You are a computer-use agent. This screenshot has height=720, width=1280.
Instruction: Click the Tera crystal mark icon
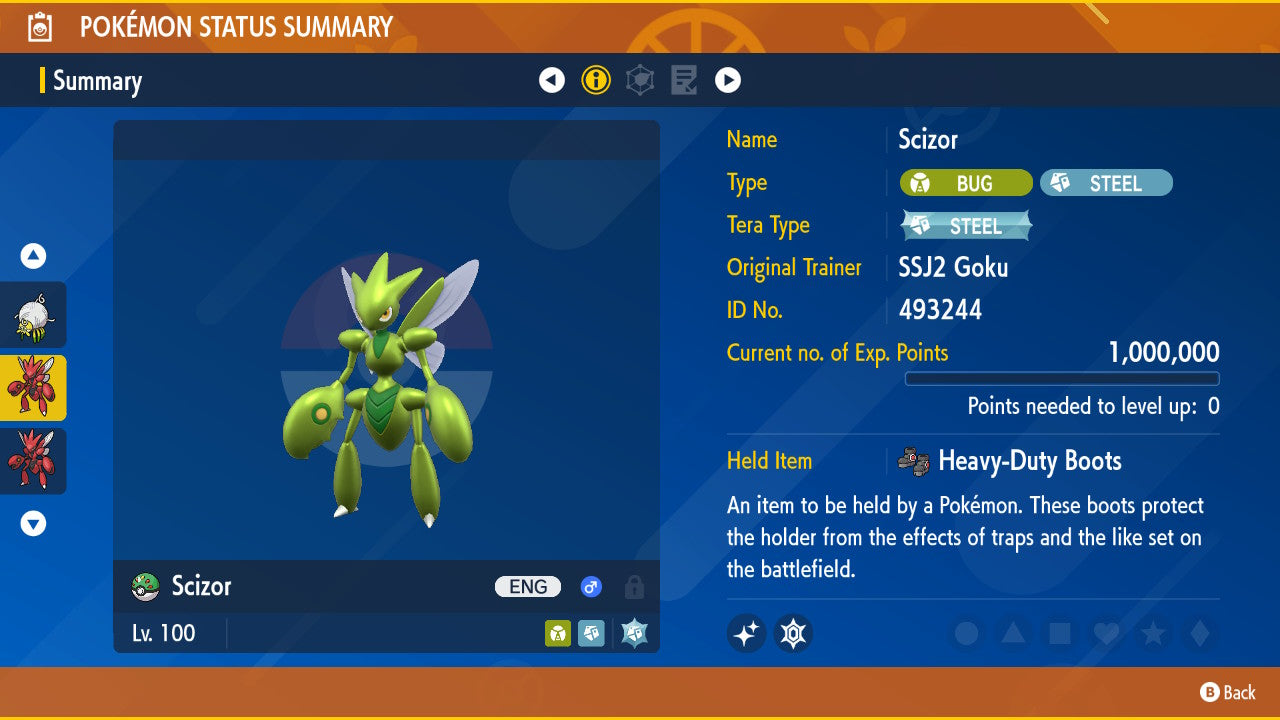(x=793, y=633)
